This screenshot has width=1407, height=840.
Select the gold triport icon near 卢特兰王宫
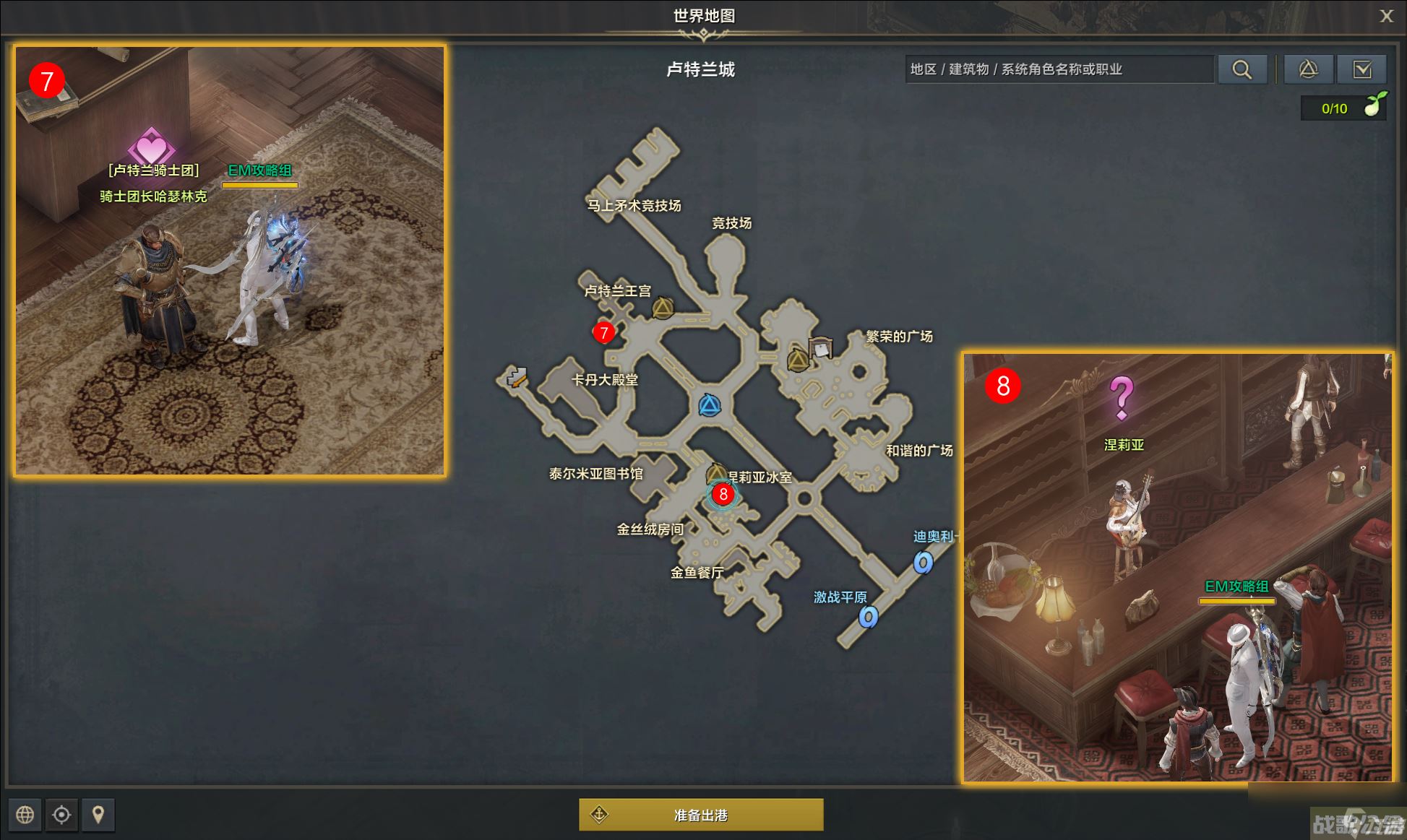click(x=662, y=309)
